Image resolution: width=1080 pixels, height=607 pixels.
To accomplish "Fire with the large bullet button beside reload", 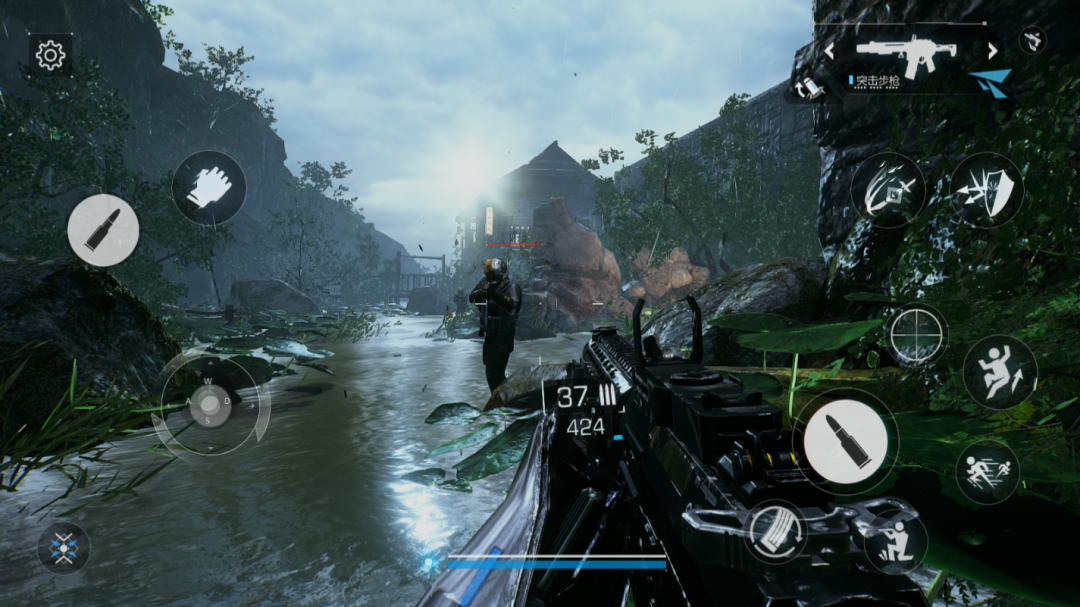I will tap(845, 441).
